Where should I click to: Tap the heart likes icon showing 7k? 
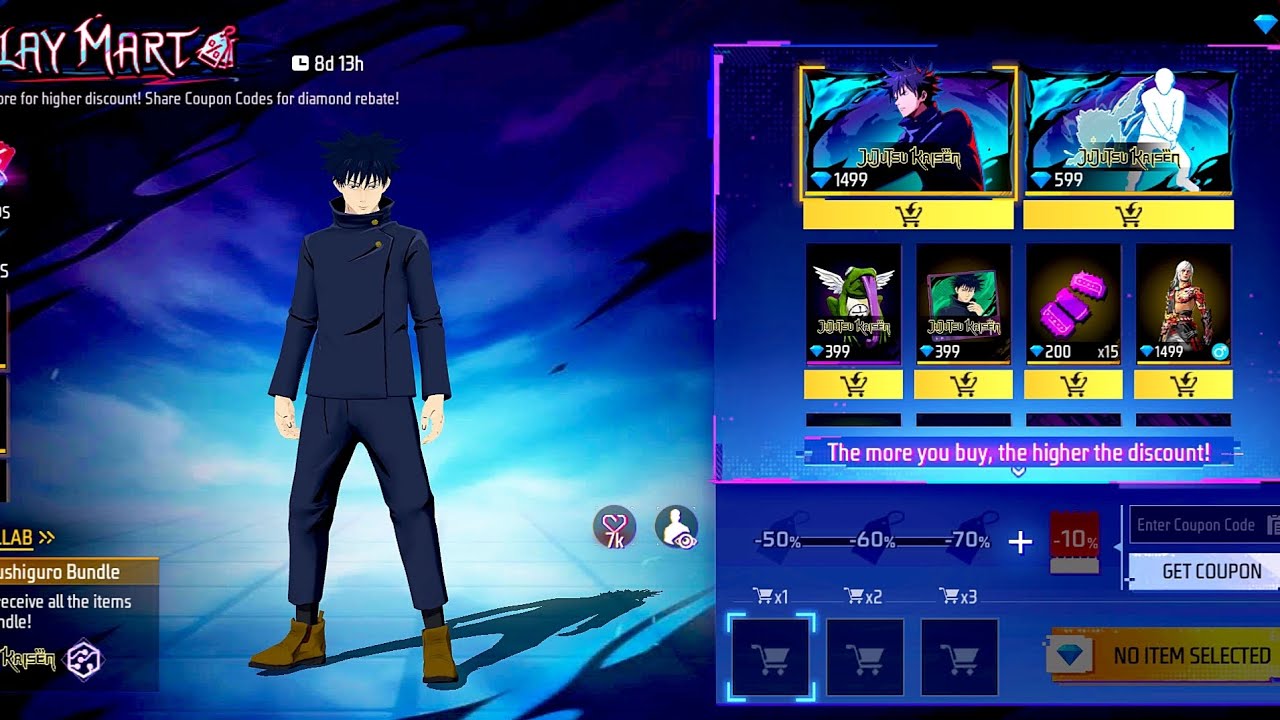[x=614, y=527]
